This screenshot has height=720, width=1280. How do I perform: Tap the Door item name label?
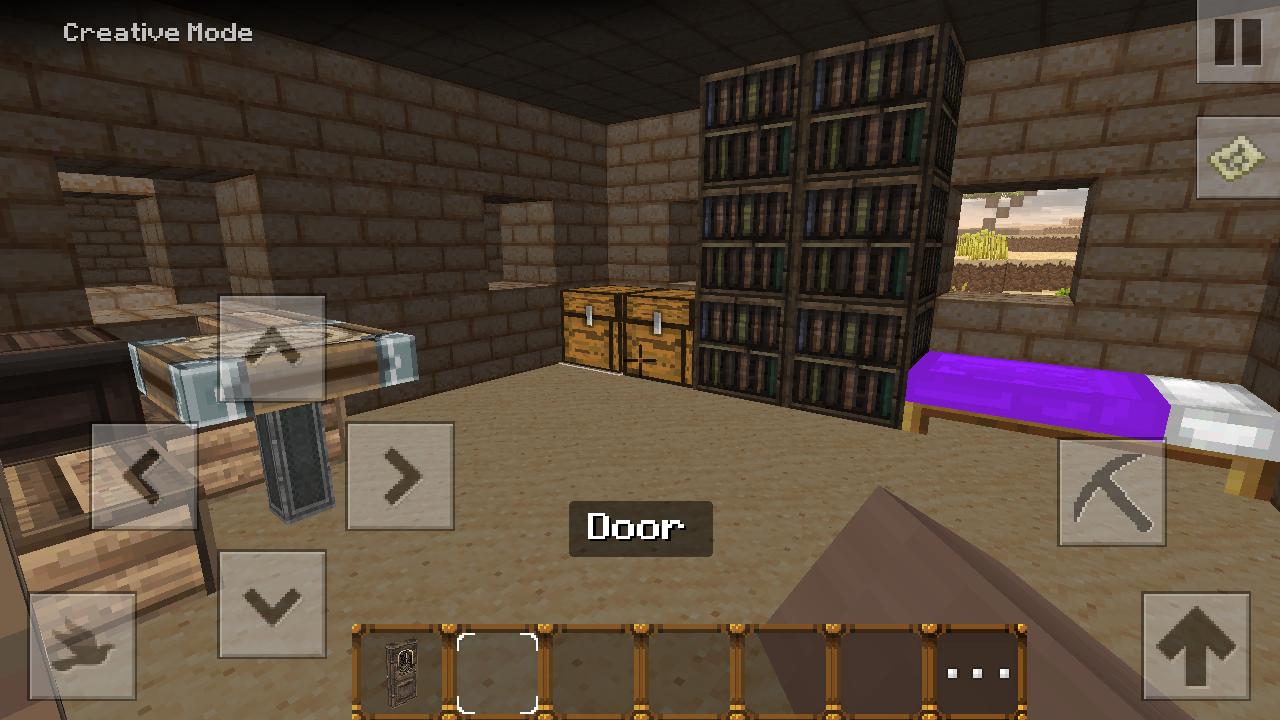[639, 527]
